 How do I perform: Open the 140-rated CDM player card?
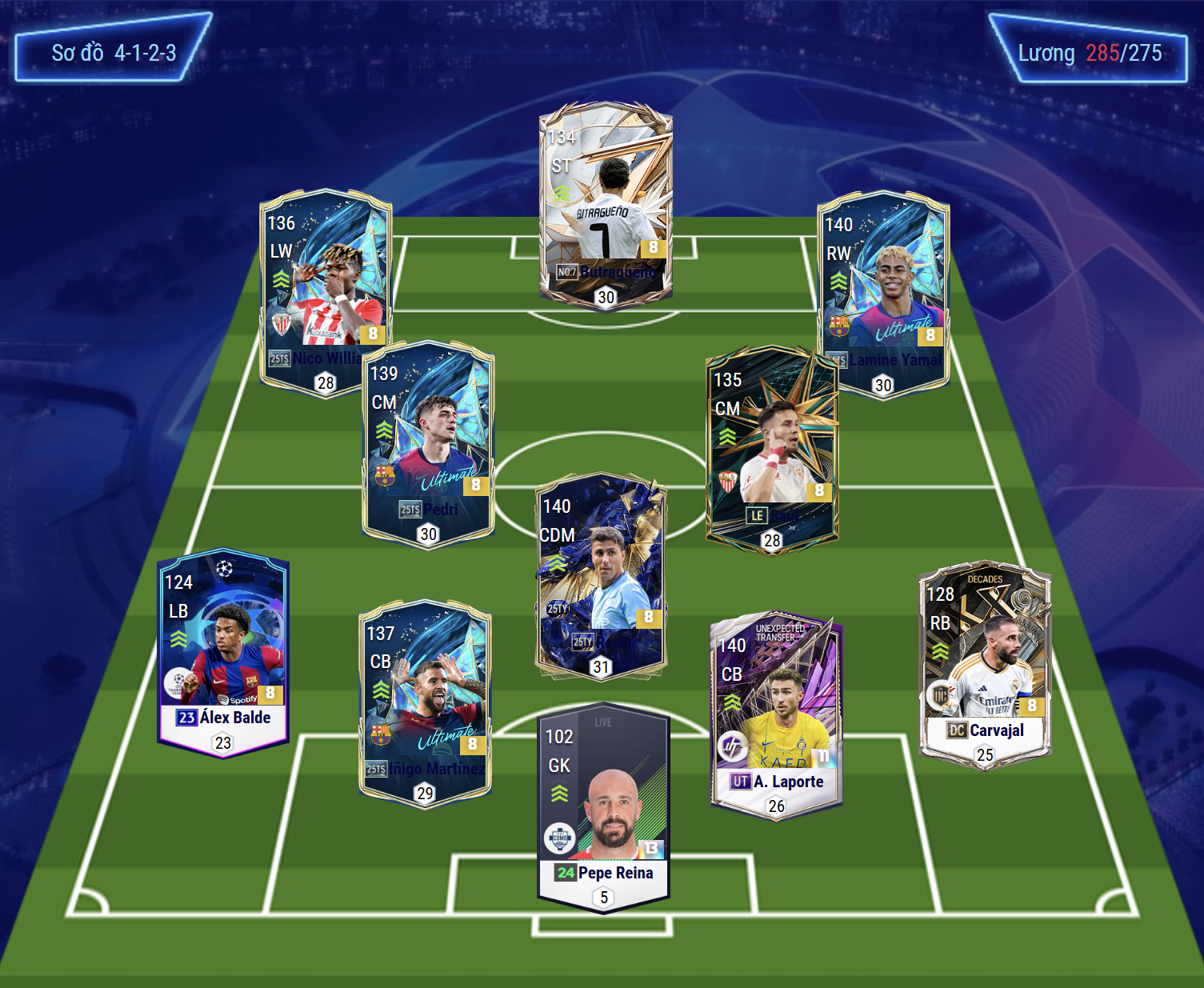click(601, 576)
